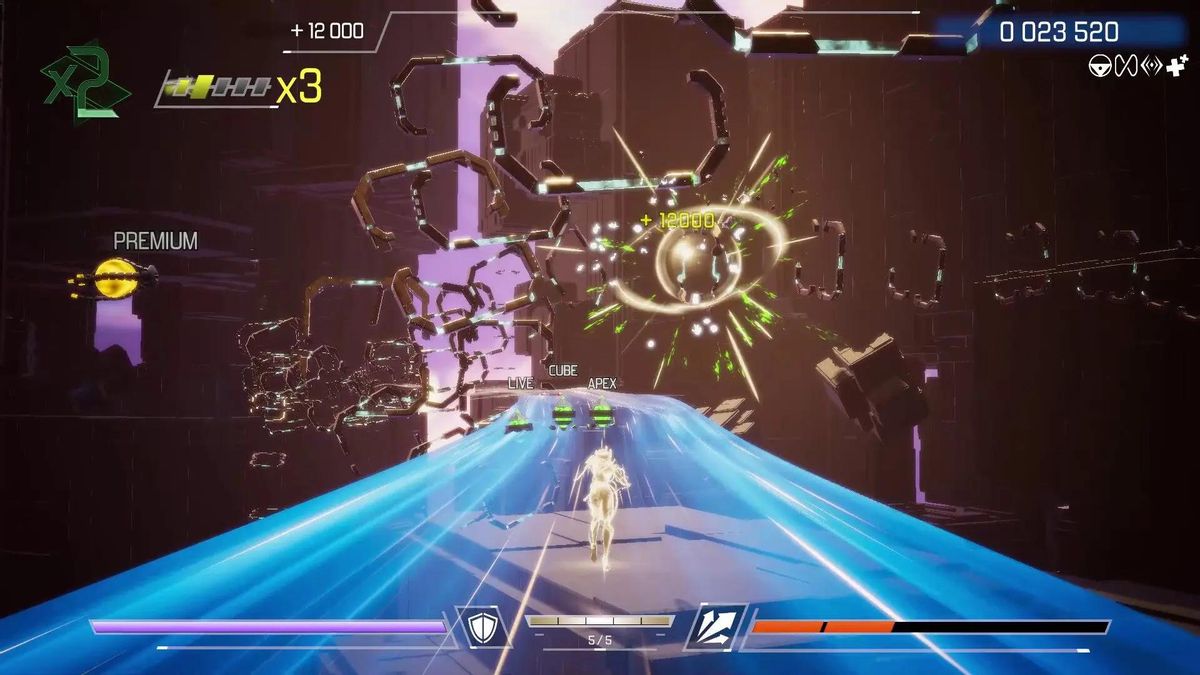Click the double plus modifier icon
This screenshot has height=675, width=1200.
tap(1176, 67)
